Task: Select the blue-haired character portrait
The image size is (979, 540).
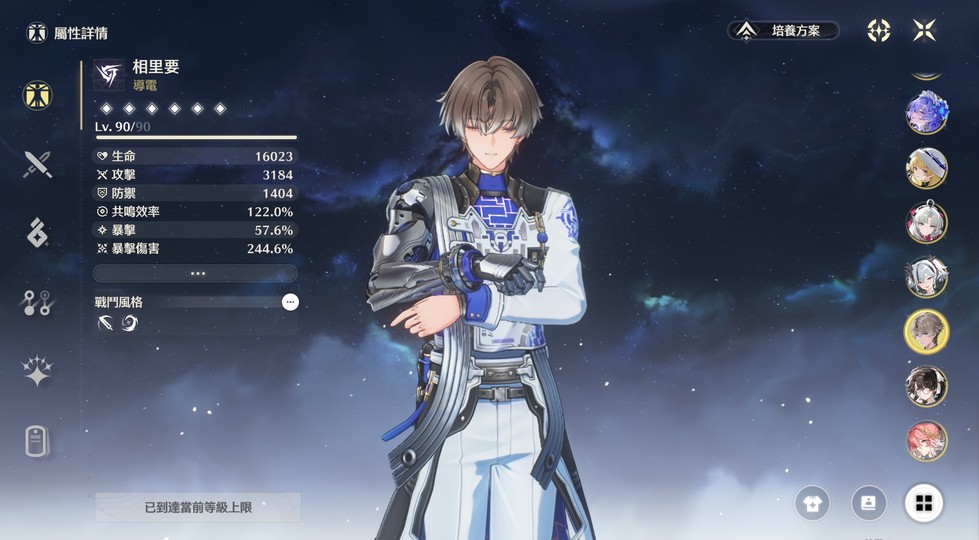Action: [x=926, y=114]
